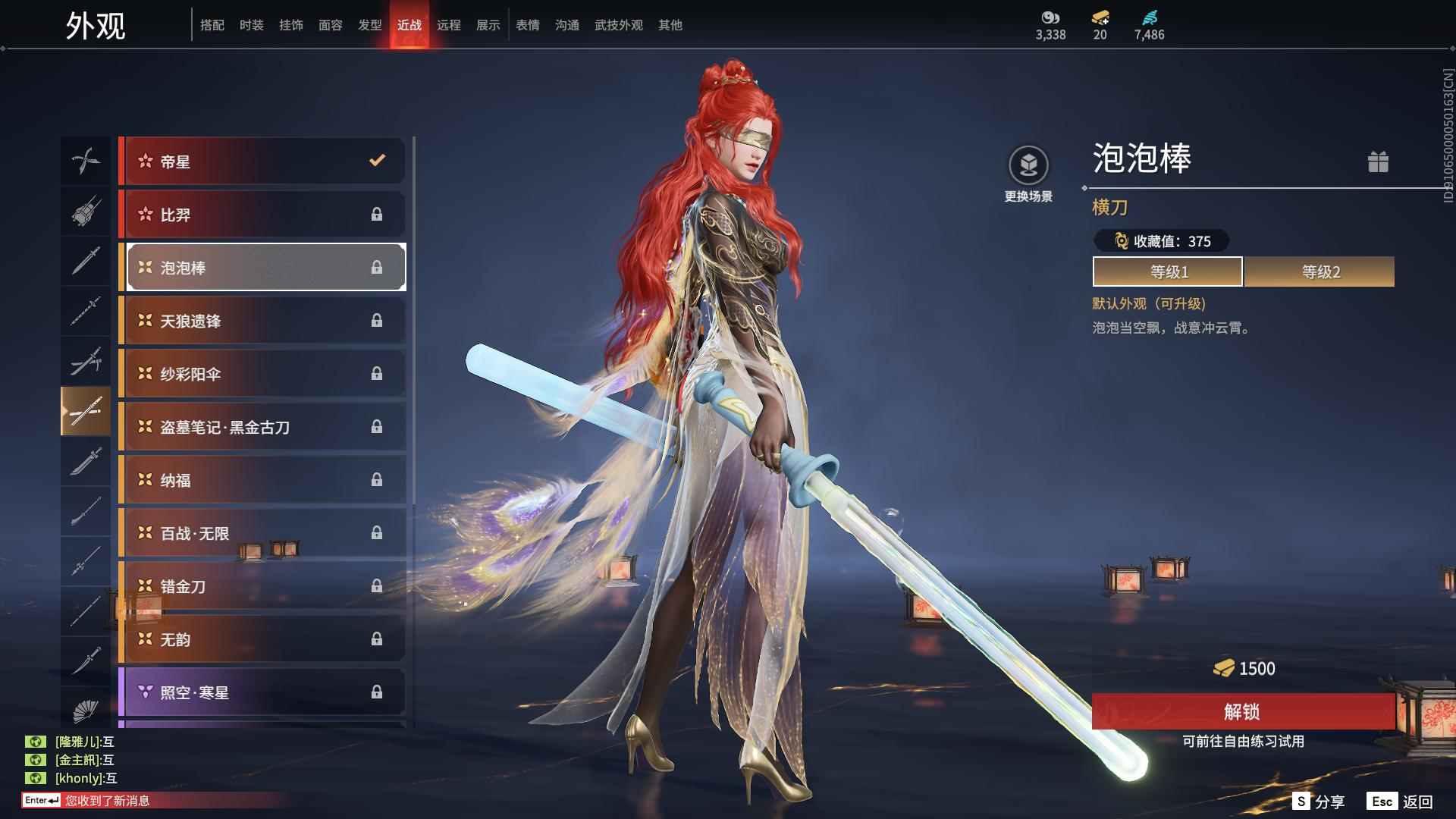Click the gift icon next to 泡泡棒 title
This screenshot has width=1456, height=819.
click(1379, 162)
